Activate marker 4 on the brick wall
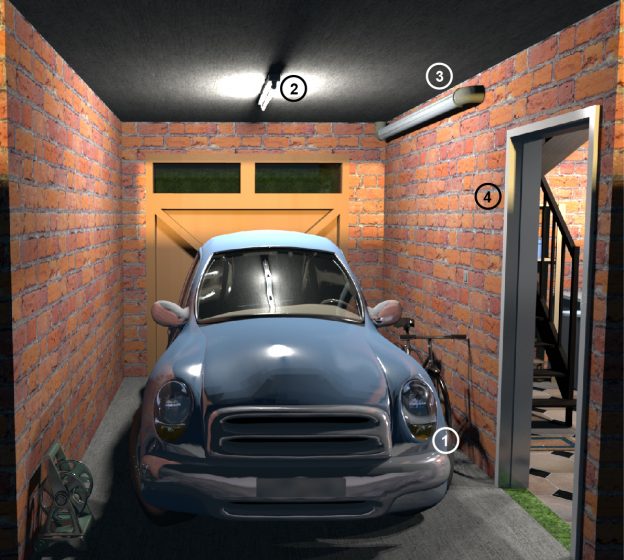 (x=487, y=196)
